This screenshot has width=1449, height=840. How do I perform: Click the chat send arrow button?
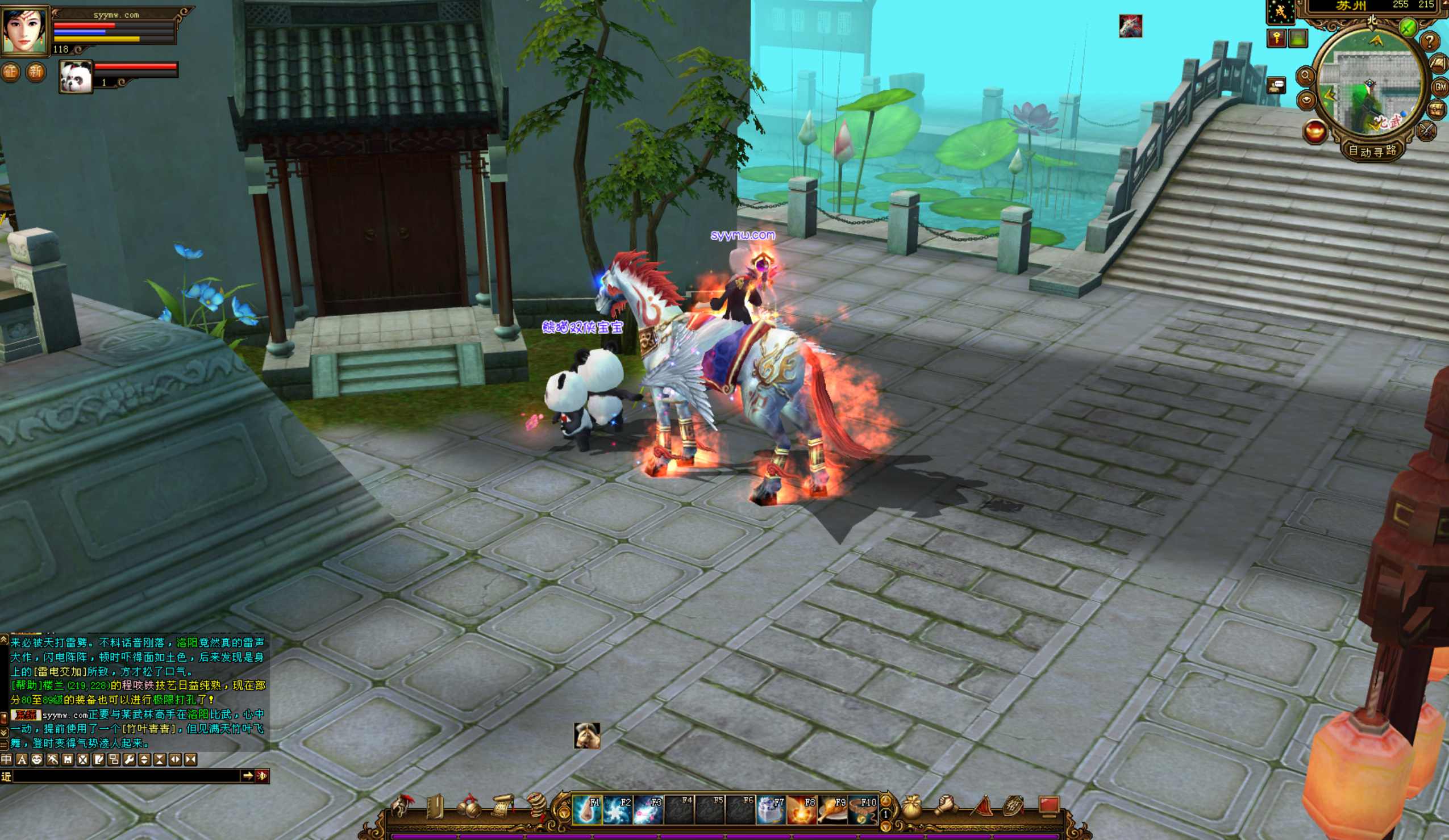(248, 776)
